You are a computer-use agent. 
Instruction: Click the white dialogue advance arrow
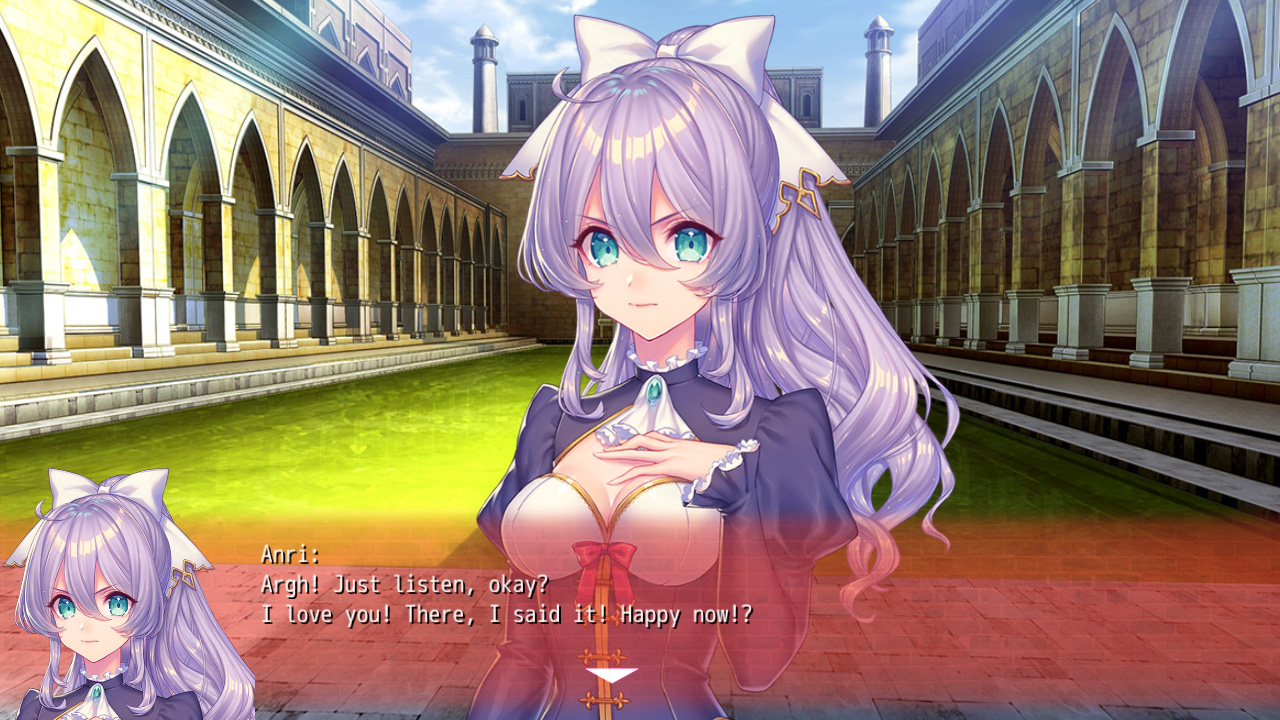tap(611, 676)
